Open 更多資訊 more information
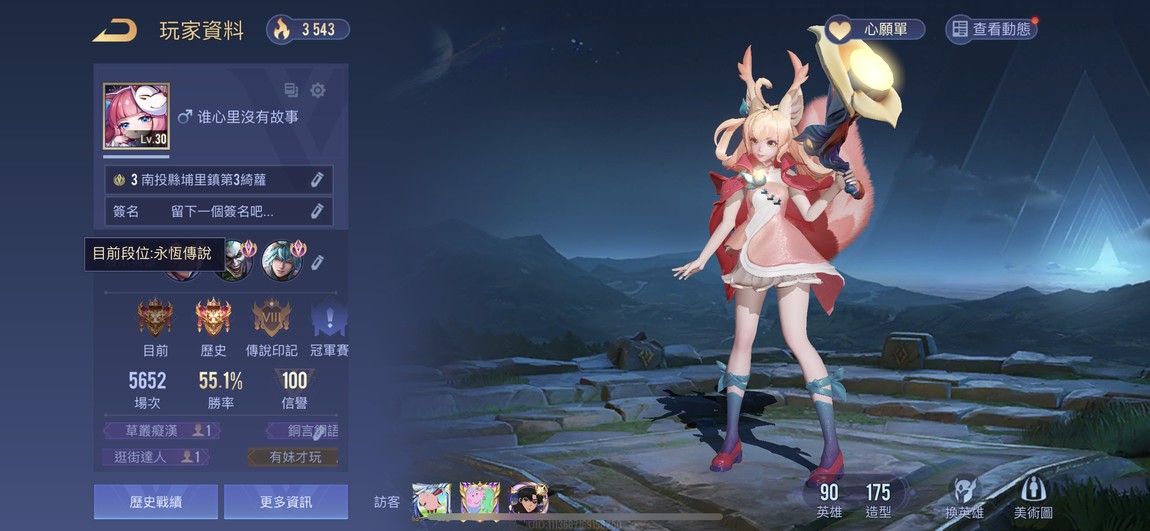The image size is (1150, 531). click(x=285, y=502)
